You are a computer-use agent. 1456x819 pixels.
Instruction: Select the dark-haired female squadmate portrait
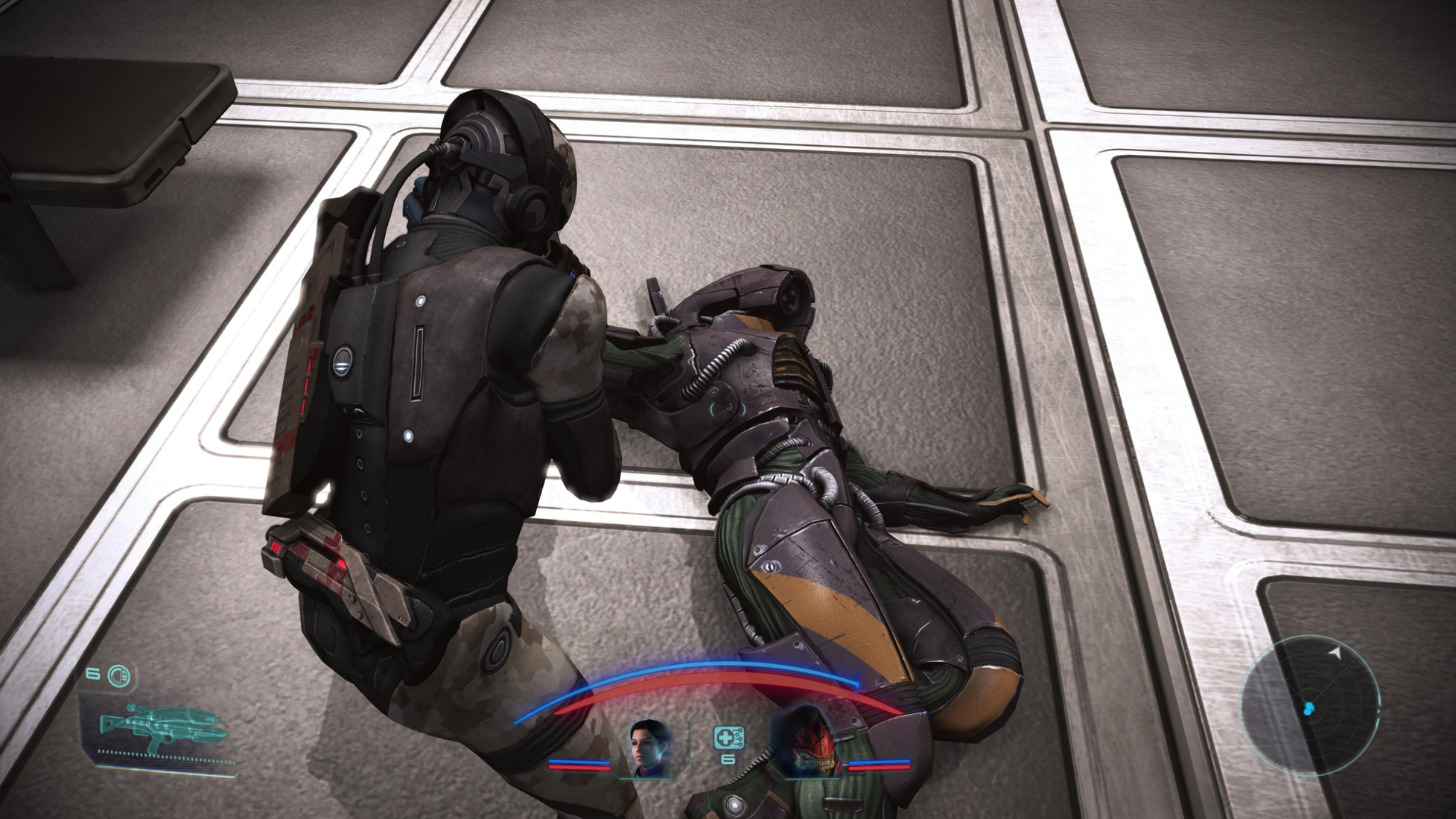pyautogui.click(x=651, y=748)
